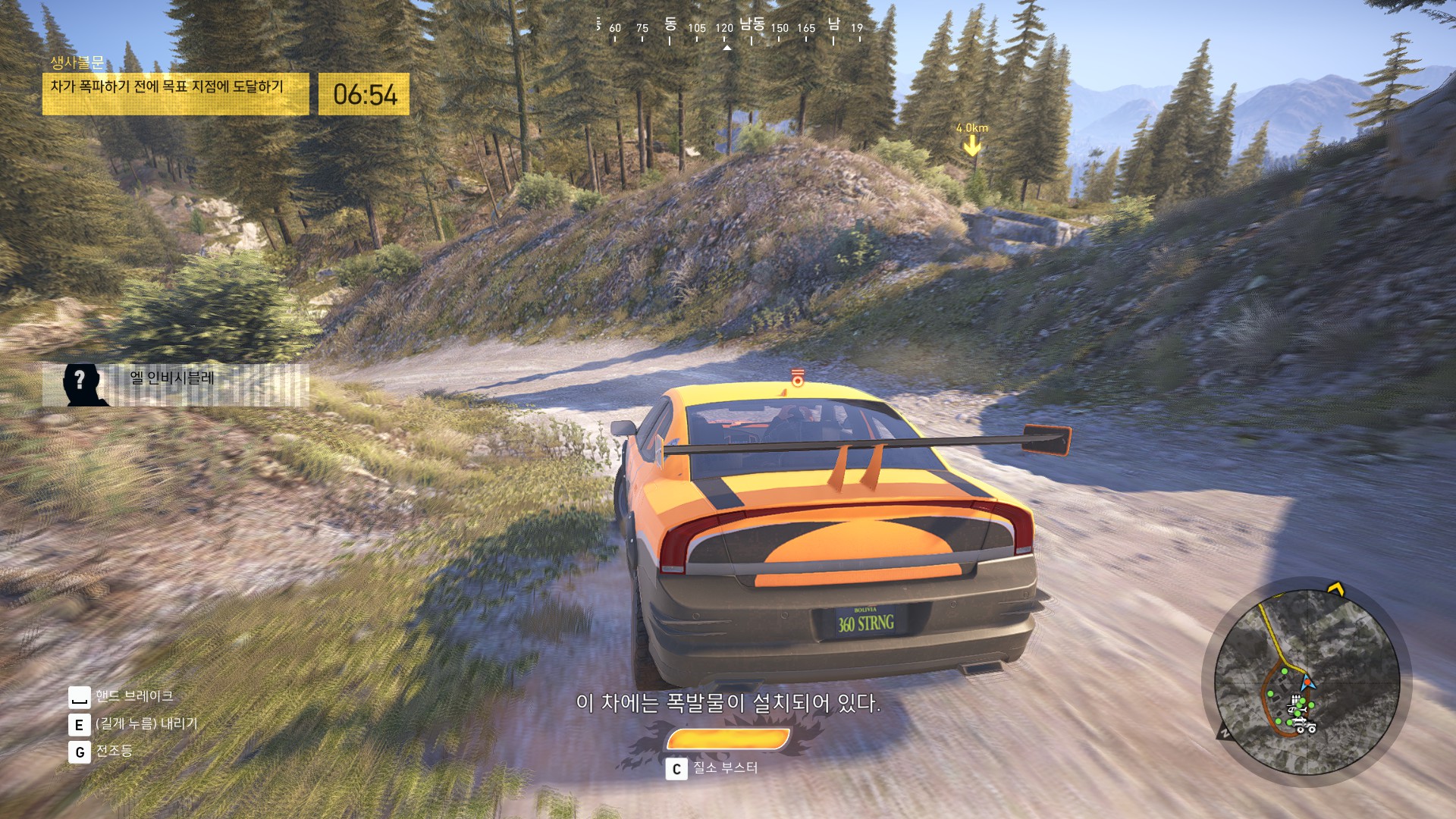Click the El Invisible speaker portrait
Image resolution: width=1456 pixels, height=819 pixels.
point(82,384)
